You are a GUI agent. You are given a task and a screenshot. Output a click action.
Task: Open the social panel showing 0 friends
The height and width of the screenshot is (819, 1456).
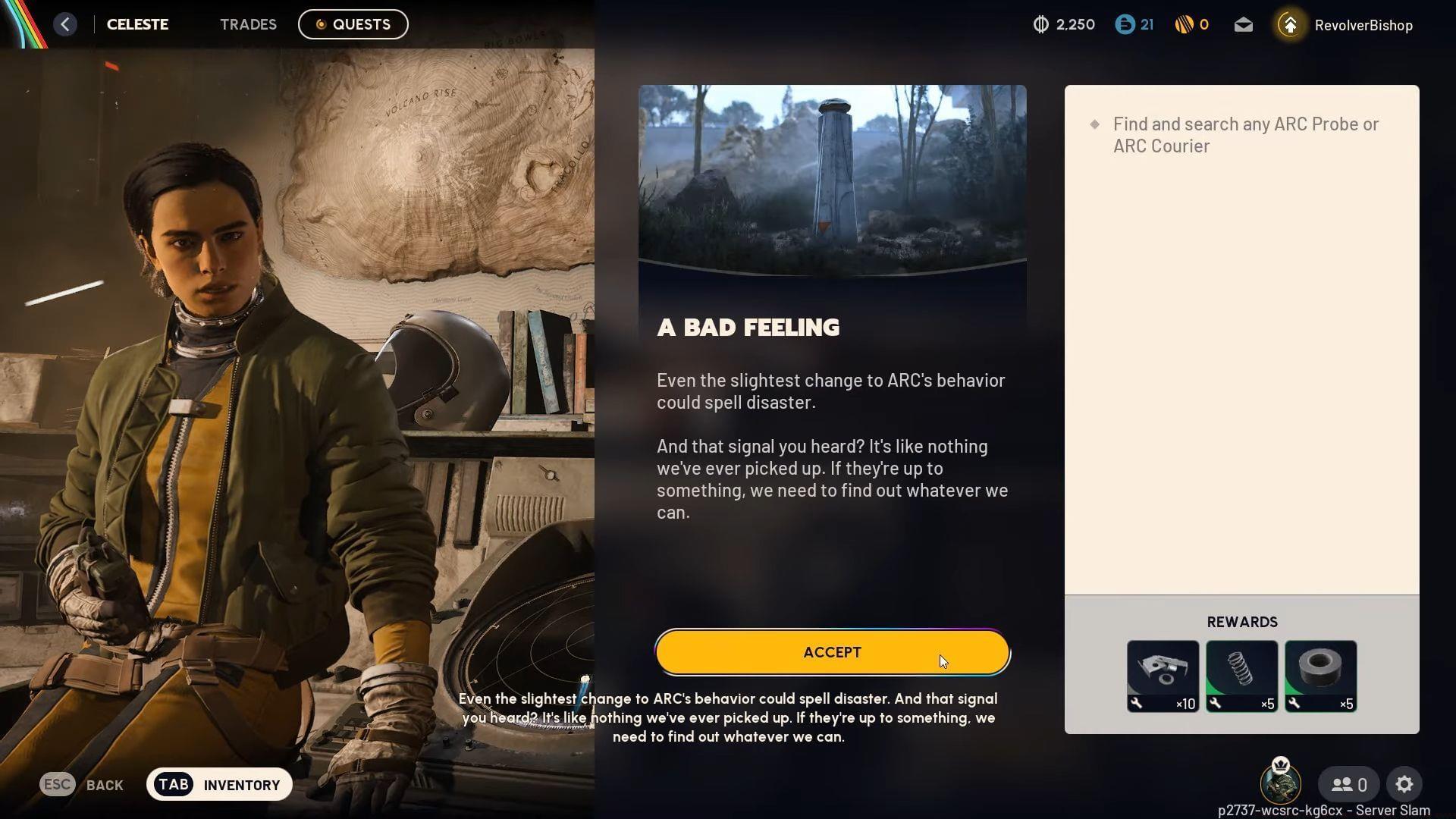tap(1348, 784)
